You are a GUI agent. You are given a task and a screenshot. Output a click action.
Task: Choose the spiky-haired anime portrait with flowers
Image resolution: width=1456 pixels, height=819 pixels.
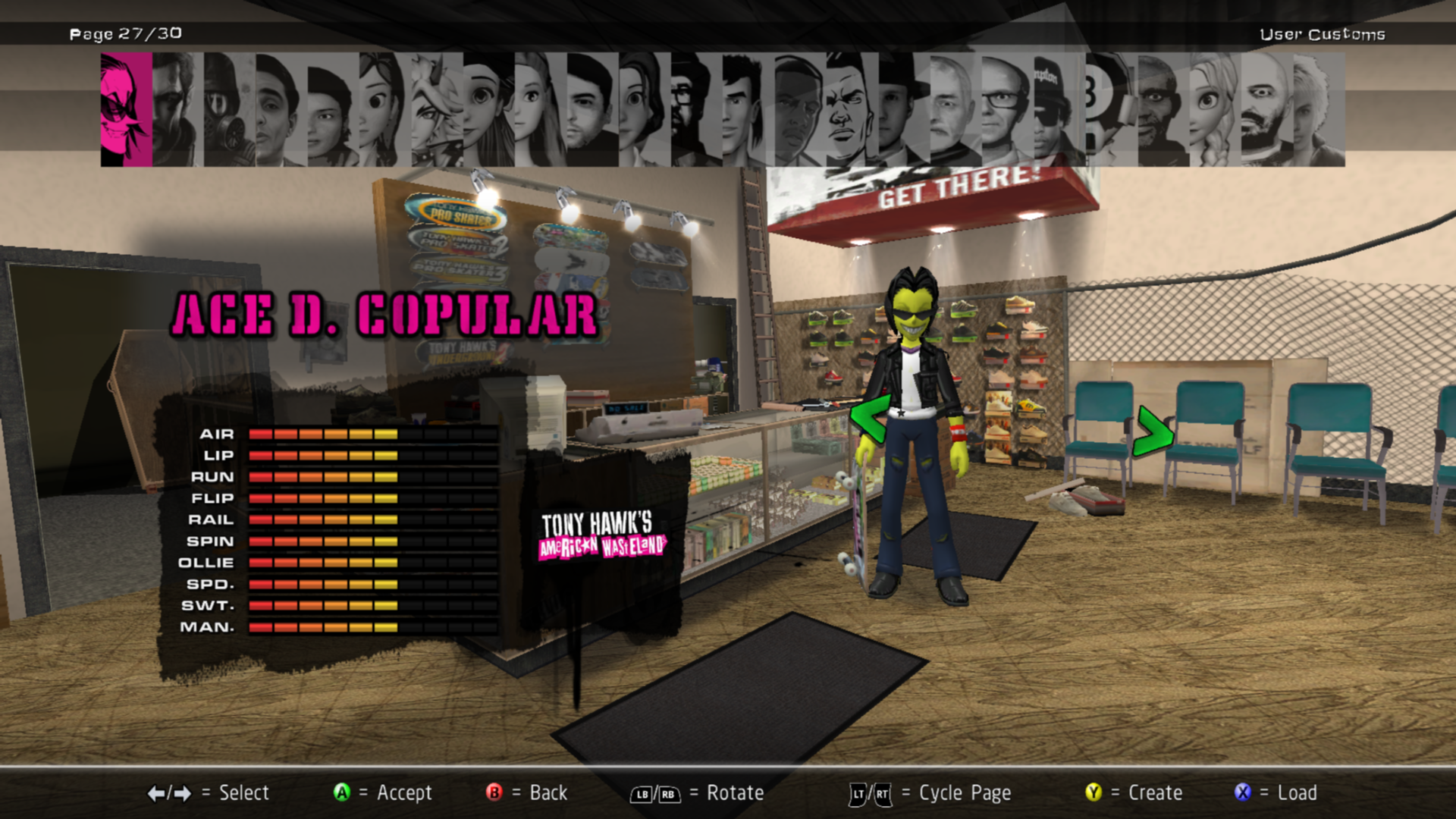(x=437, y=110)
